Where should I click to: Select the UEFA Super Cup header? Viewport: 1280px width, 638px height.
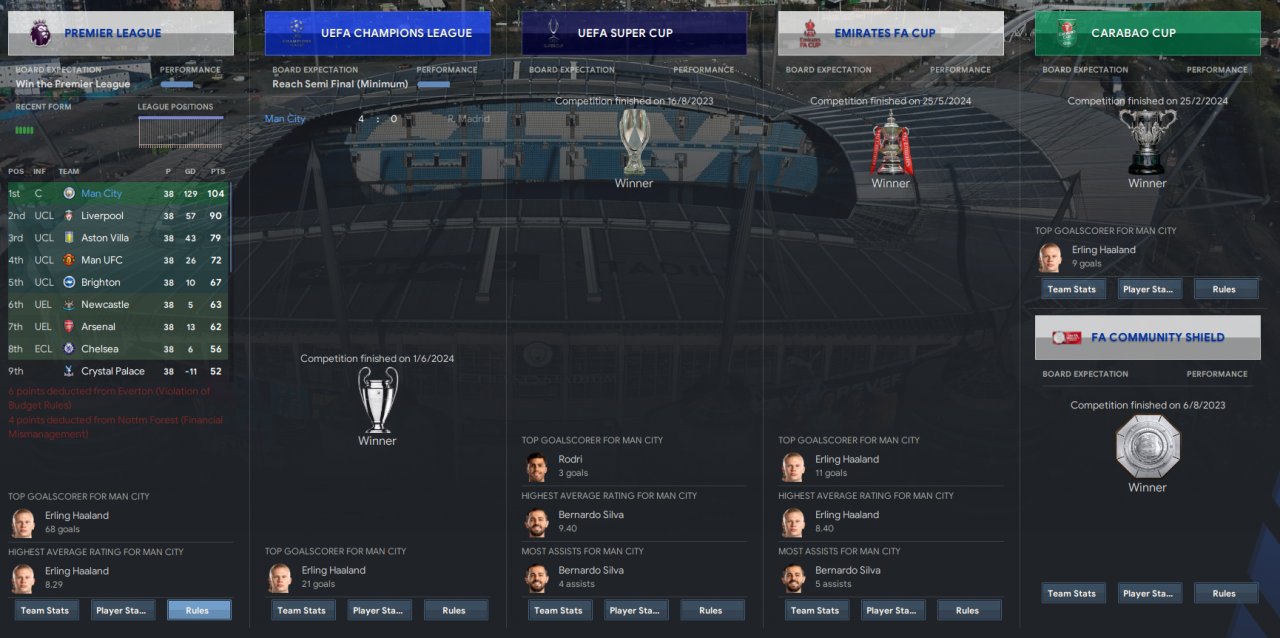click(x=634, y=33)
